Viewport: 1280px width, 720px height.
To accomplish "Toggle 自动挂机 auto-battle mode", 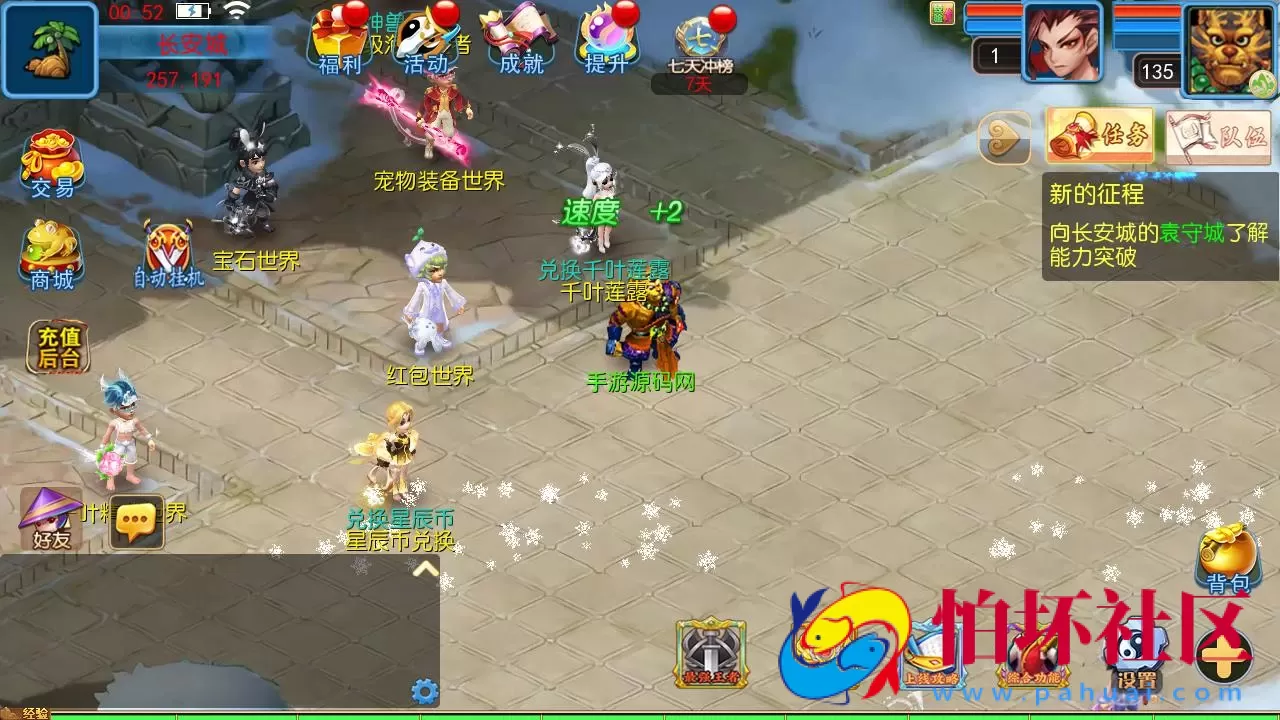I will point(170,245).
